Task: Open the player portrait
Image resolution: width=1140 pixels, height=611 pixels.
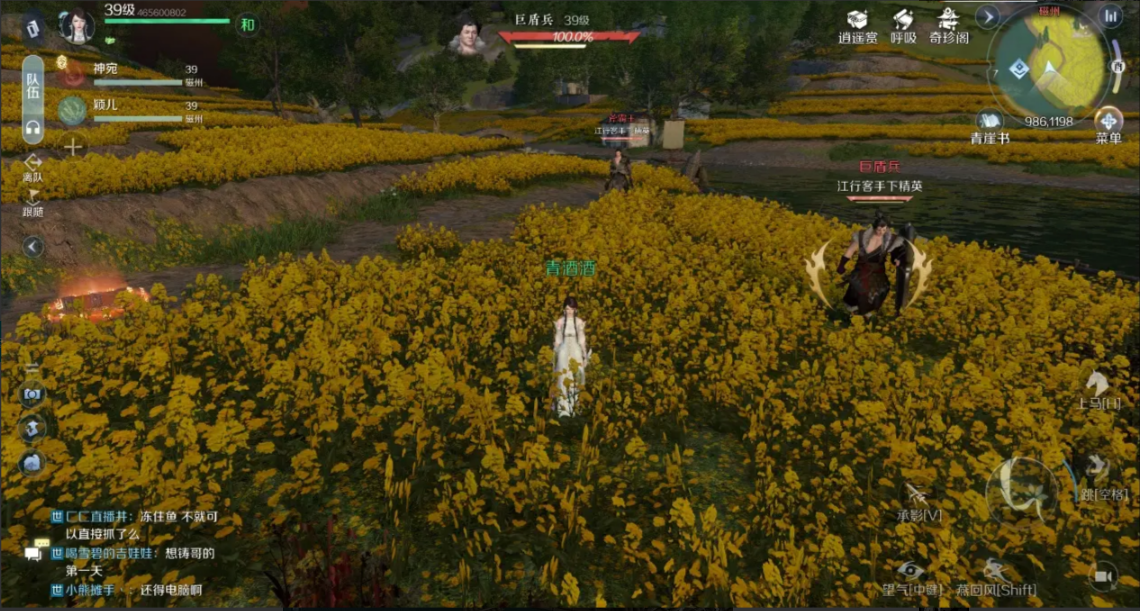Action: [x=77, y=26]
